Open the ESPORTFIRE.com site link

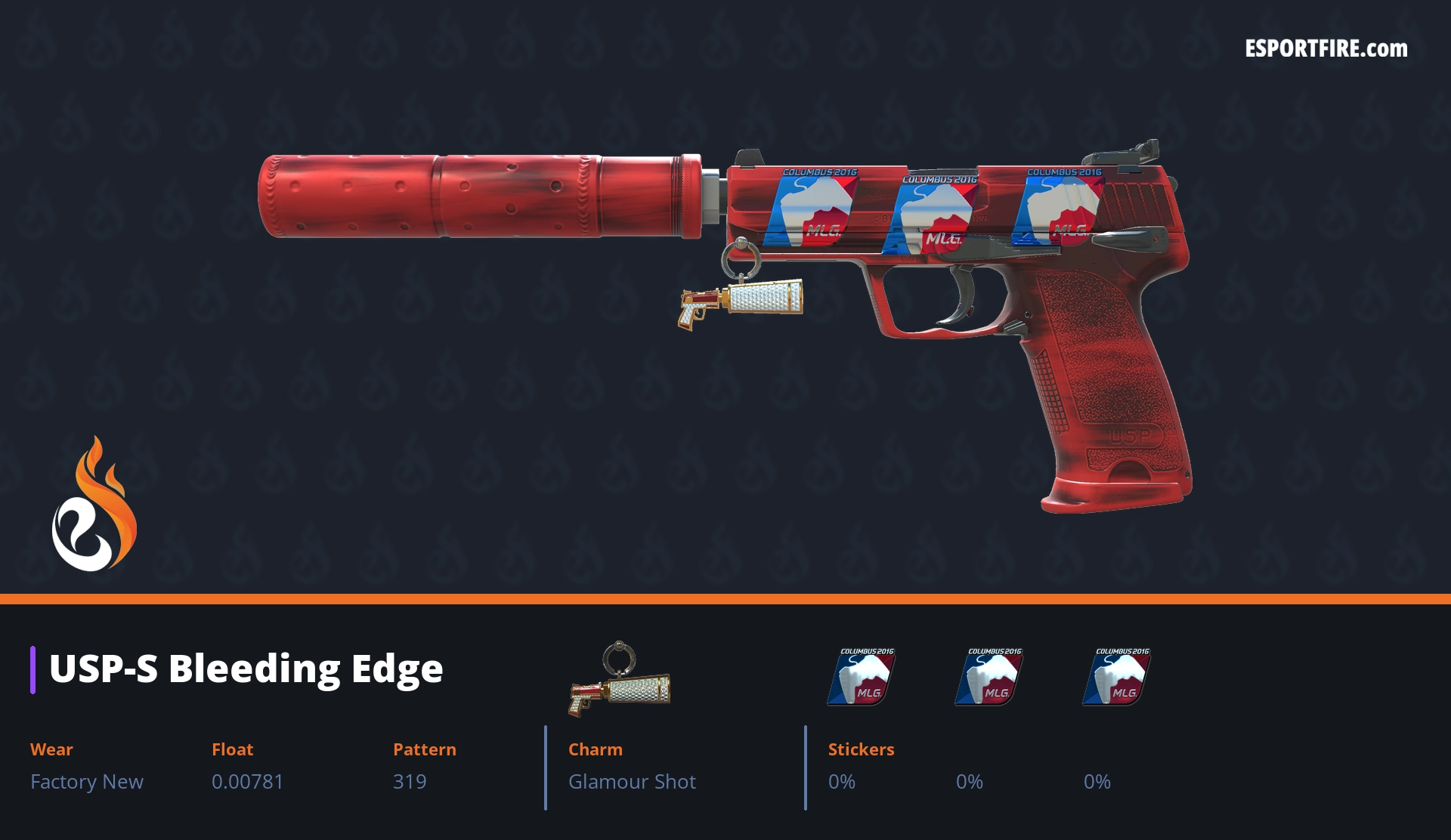point(1326,49)
